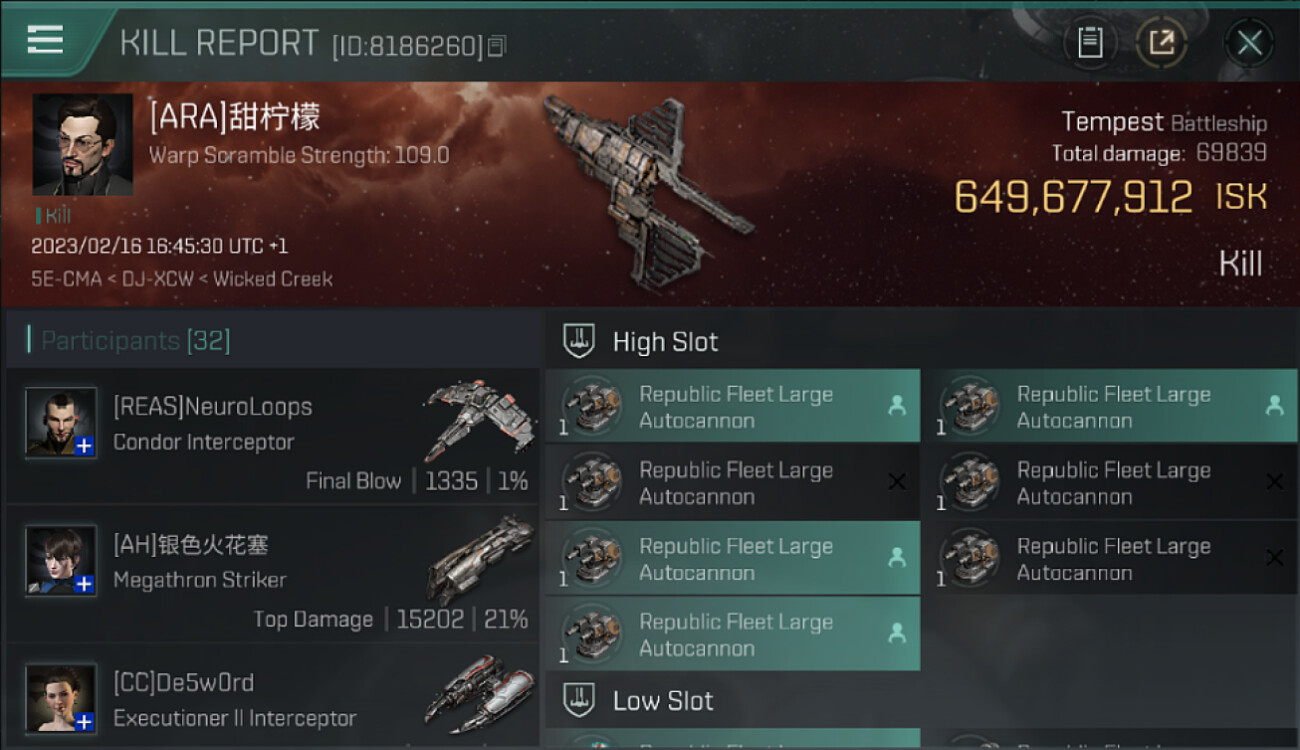The image size is (1300, 750).
Task: Add De5w0rd via the portrait plus badge
Action: (85, 721)
